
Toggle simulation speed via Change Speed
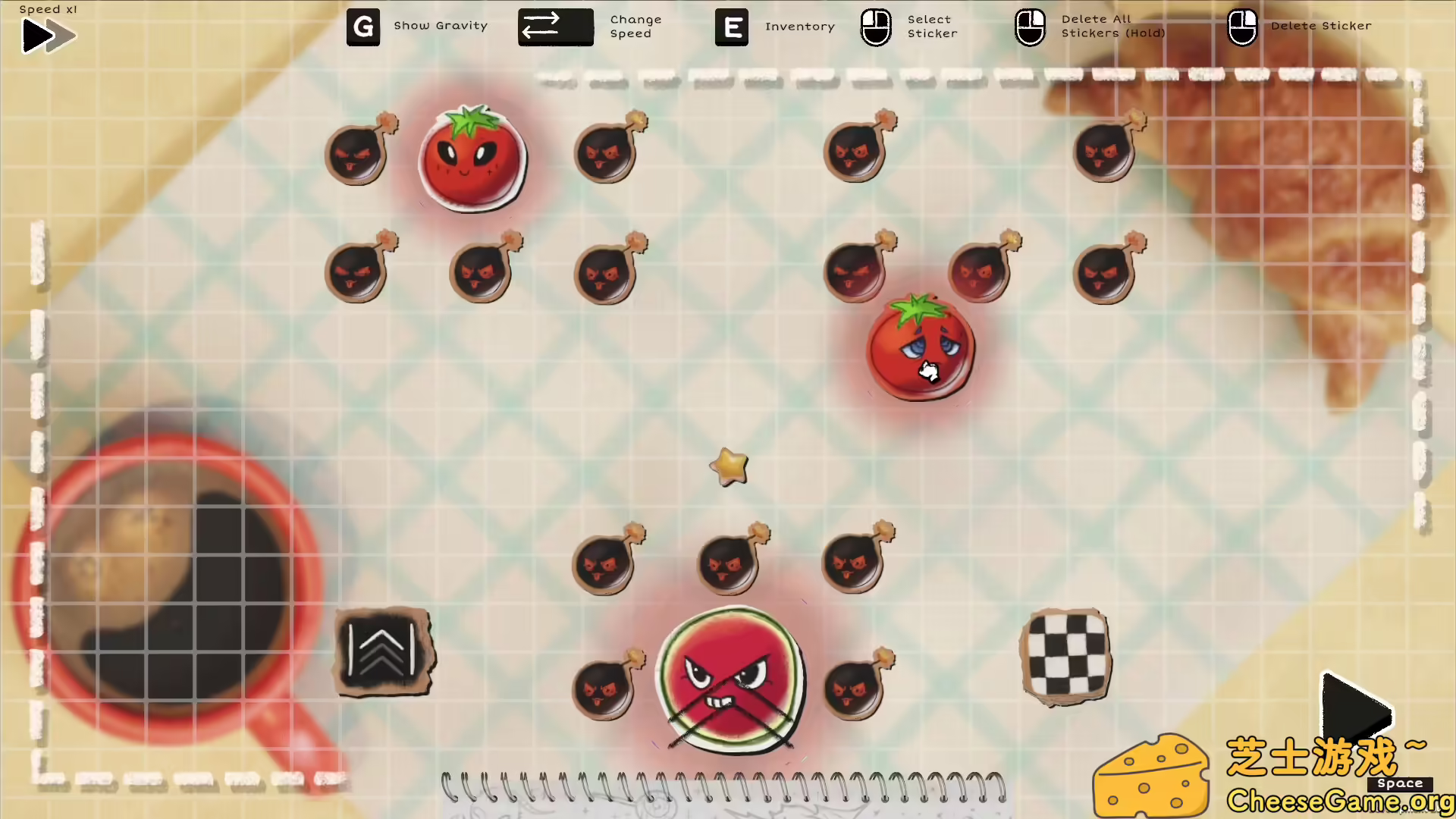click(x=555, y=27)
